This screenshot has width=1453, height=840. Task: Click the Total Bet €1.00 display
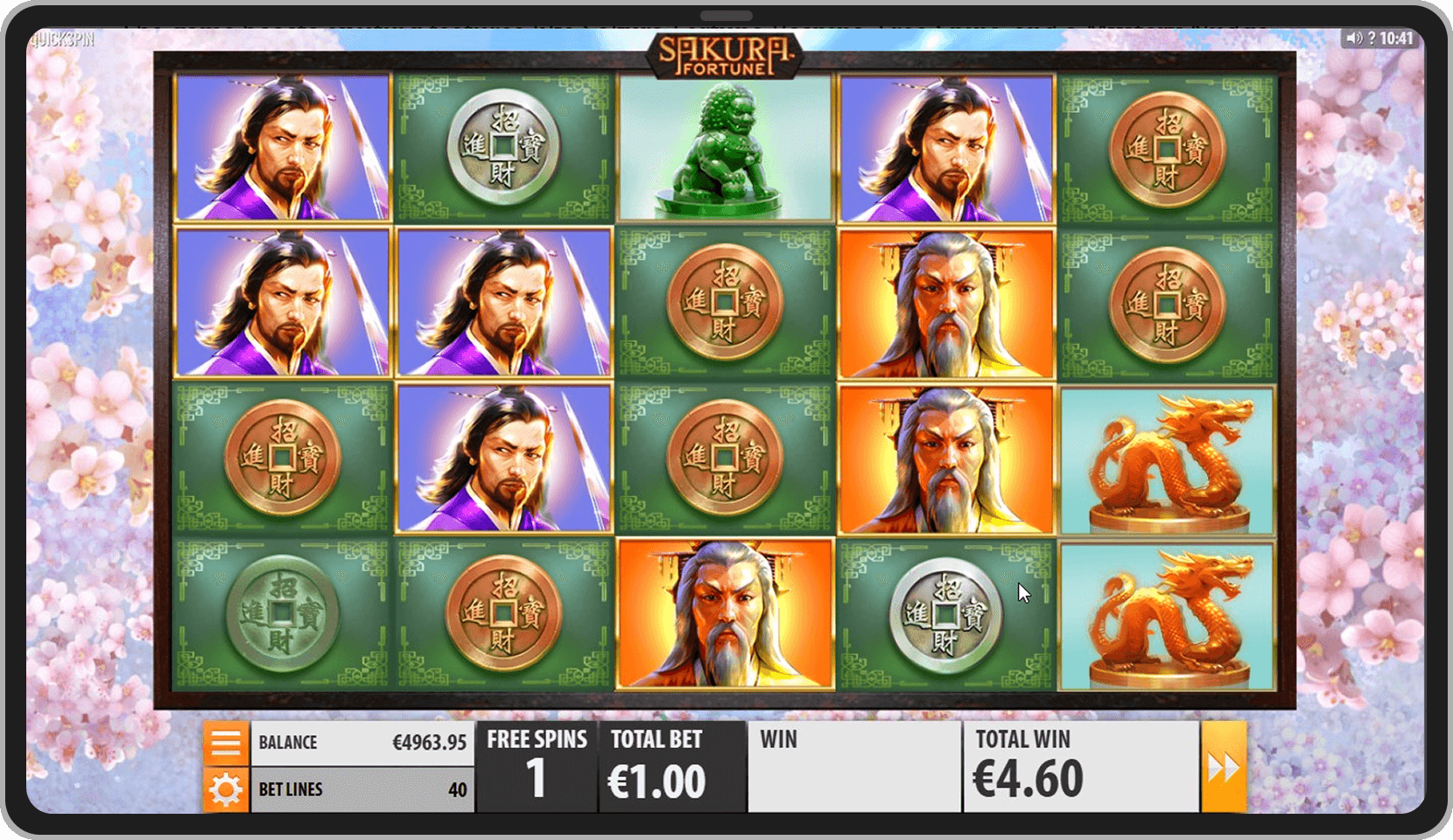point(672,765)
